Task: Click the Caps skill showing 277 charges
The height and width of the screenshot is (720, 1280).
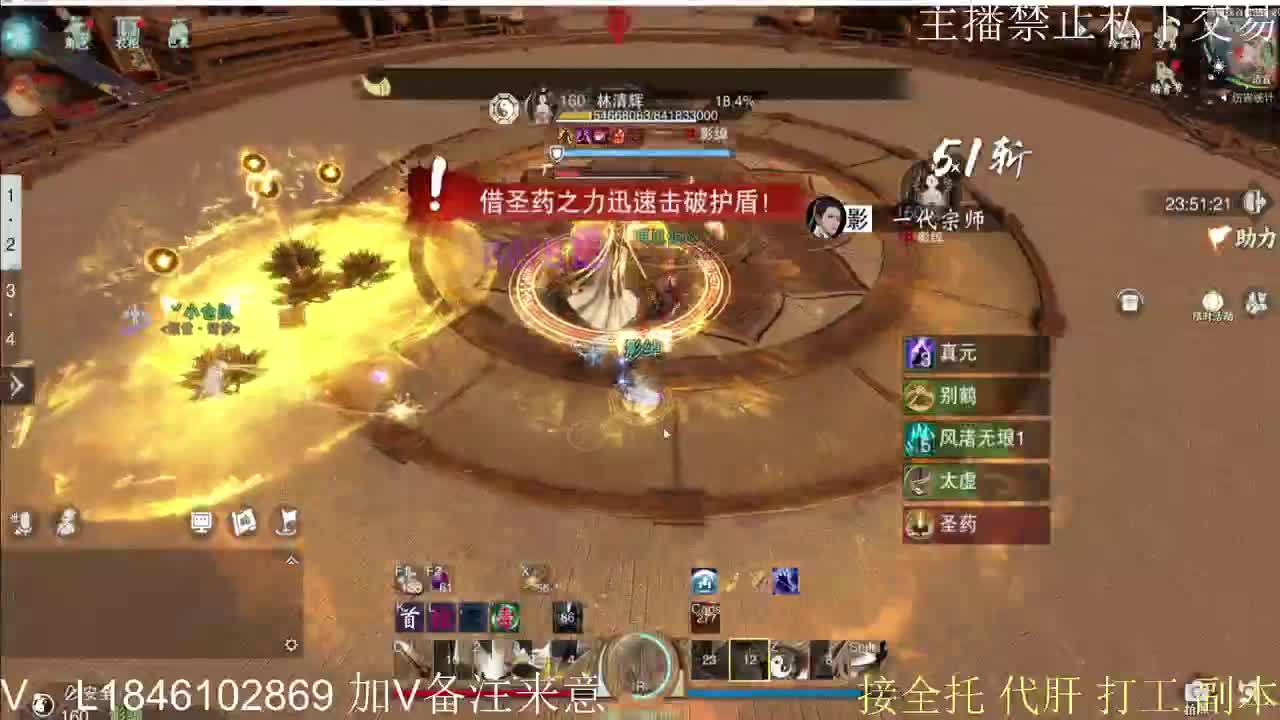Action: click(x=703, y=610)
